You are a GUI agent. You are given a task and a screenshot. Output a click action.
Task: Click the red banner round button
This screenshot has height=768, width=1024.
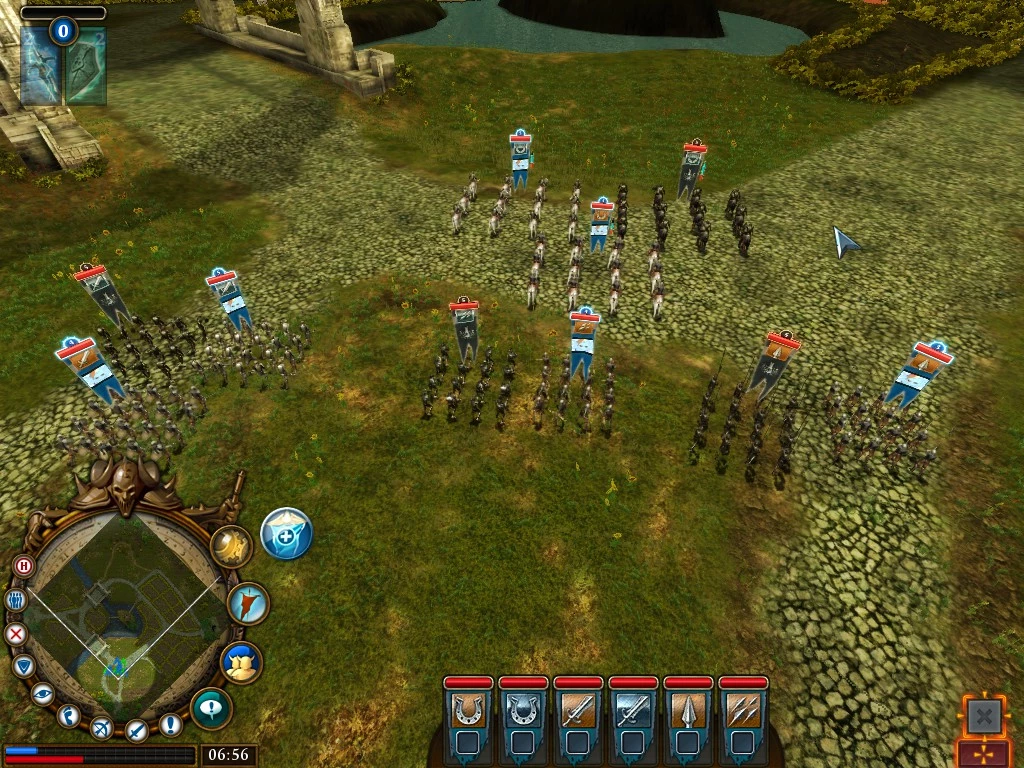(247, 603)
